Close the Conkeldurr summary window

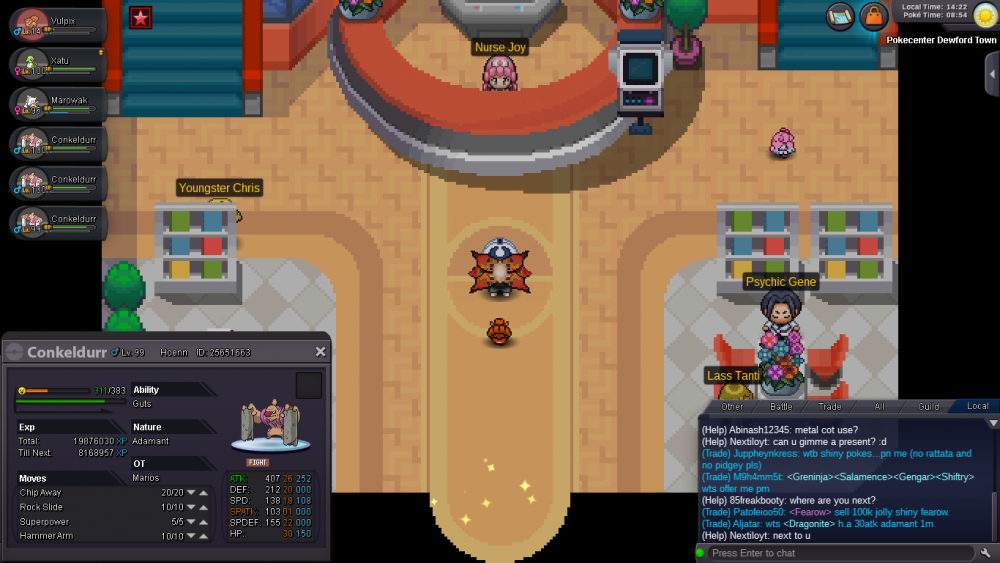(x=320, y=352)
